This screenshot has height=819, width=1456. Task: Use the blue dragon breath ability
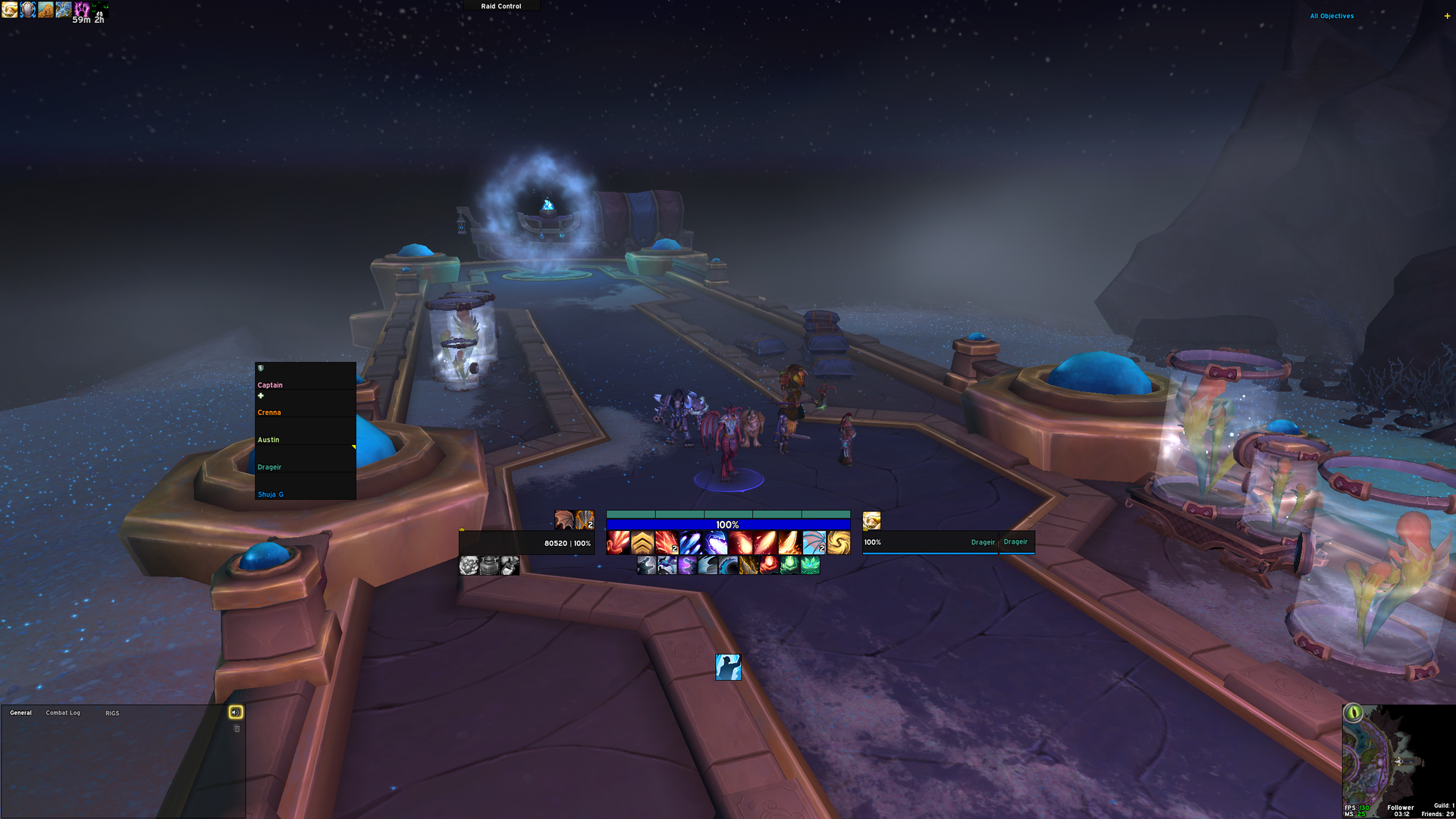(716, 543)
